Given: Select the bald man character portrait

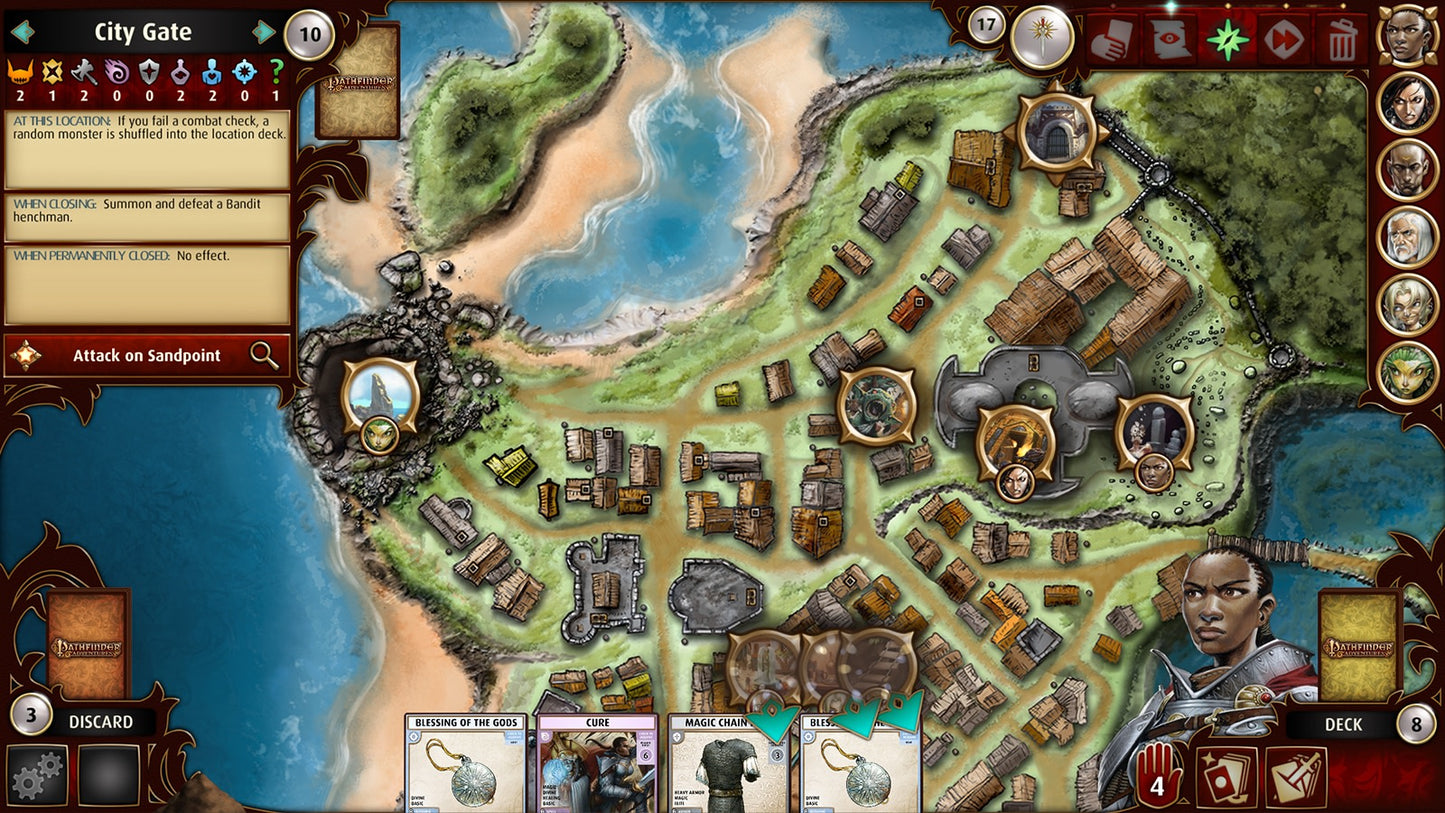Looking at the screenshot, I should (1408, 169).
